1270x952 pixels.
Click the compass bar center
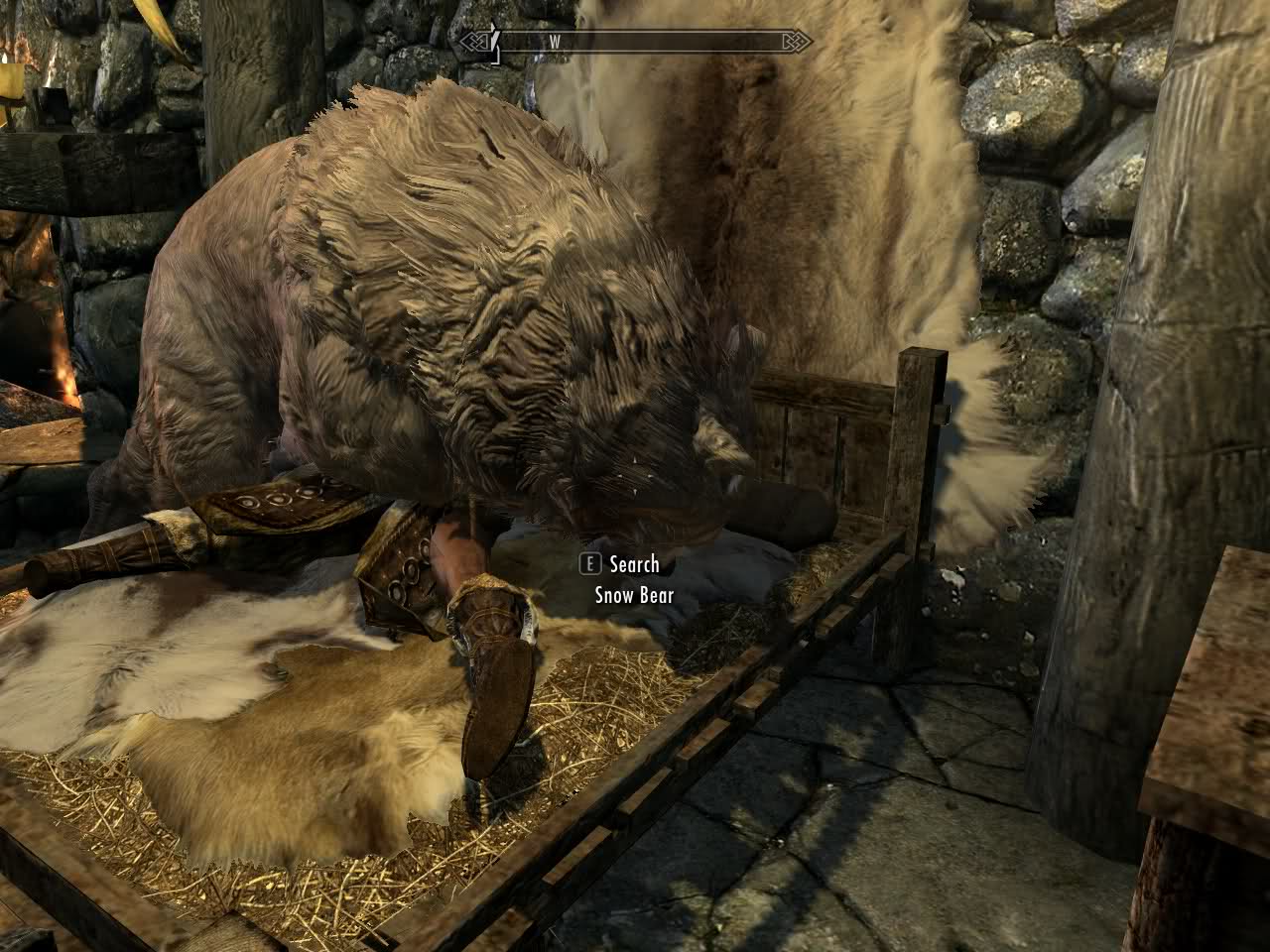coord(635,42)
